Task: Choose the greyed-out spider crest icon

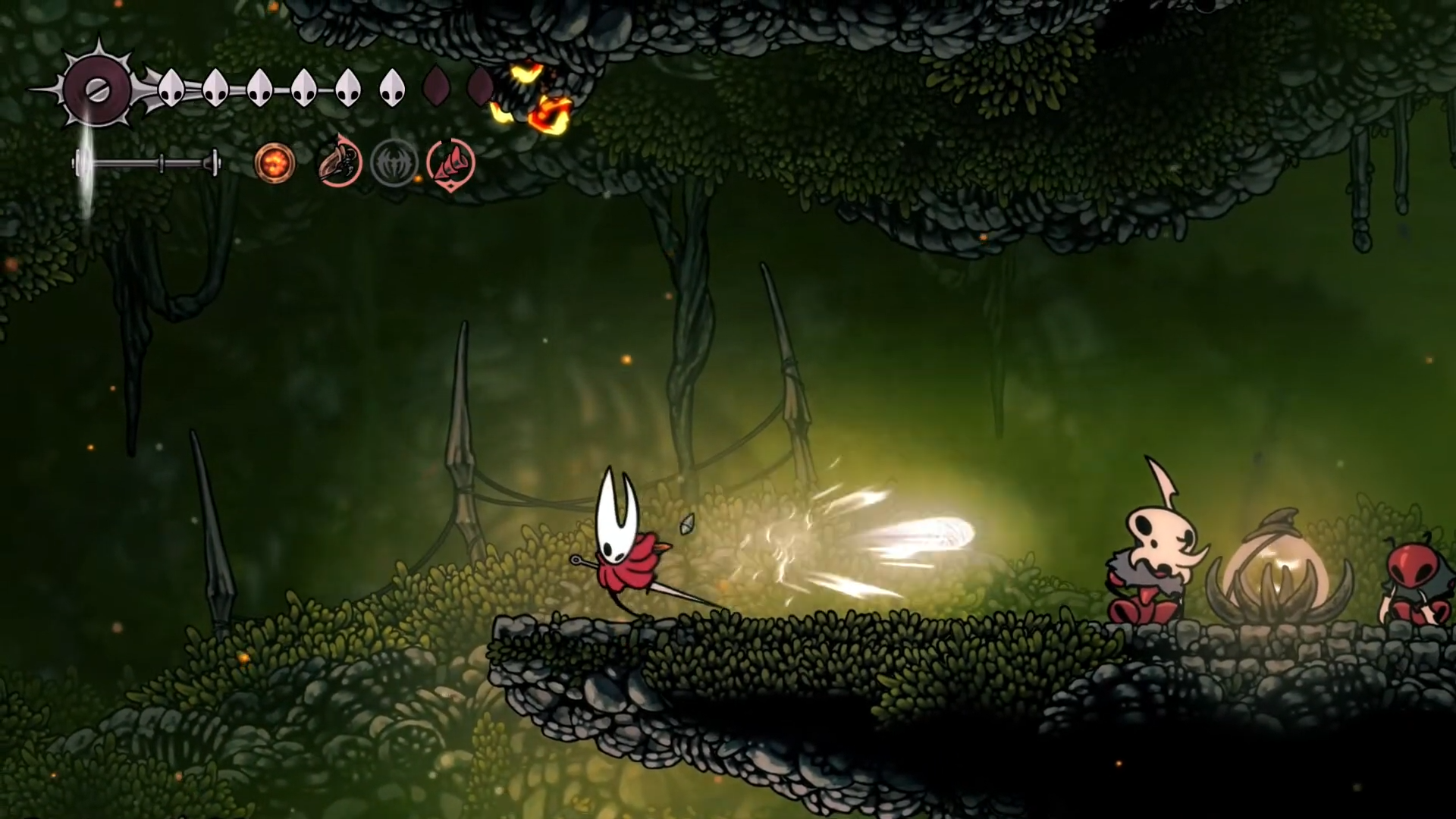Action: tap(394, 163)
